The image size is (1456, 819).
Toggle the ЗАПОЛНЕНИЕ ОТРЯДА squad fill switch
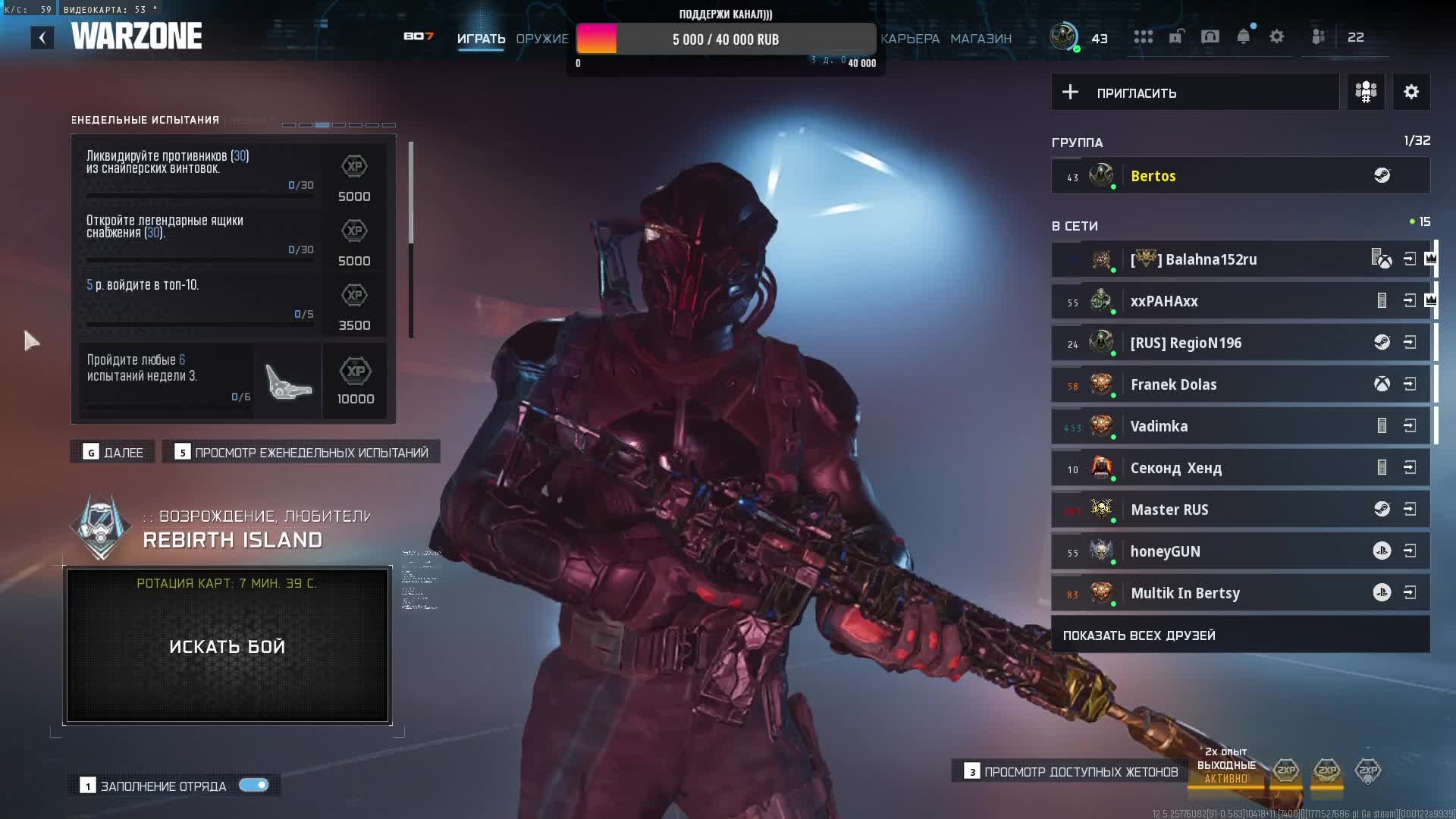253,786
